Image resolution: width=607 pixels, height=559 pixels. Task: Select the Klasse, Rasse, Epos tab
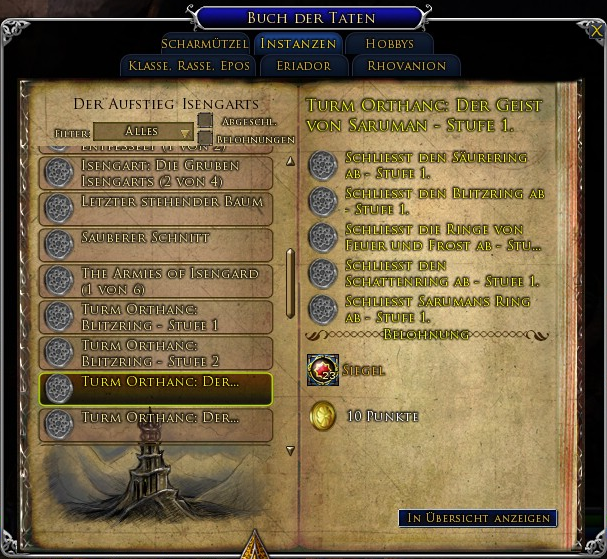click(x=187, y=66)
